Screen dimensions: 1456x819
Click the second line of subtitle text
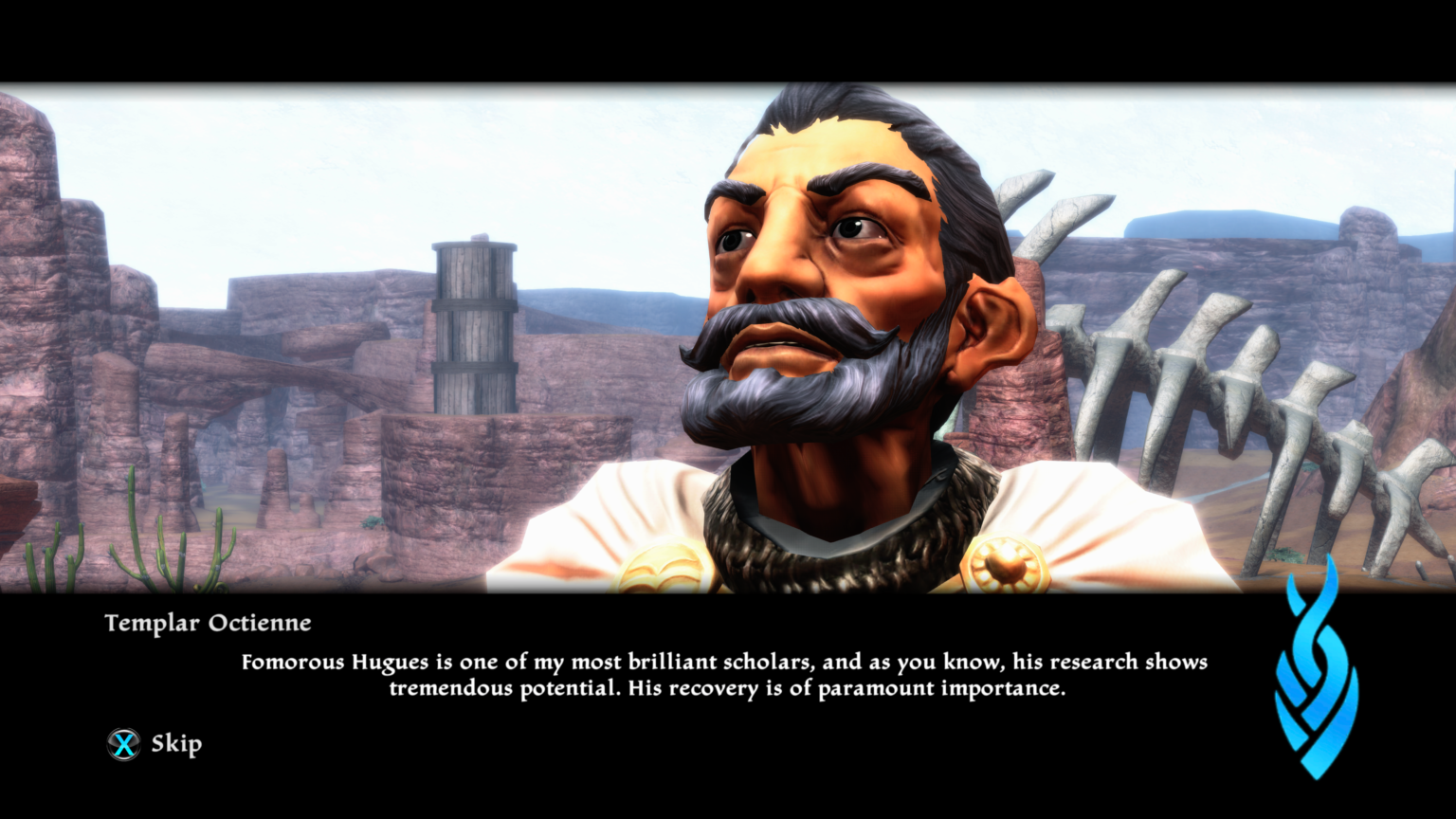pos(728,689)
